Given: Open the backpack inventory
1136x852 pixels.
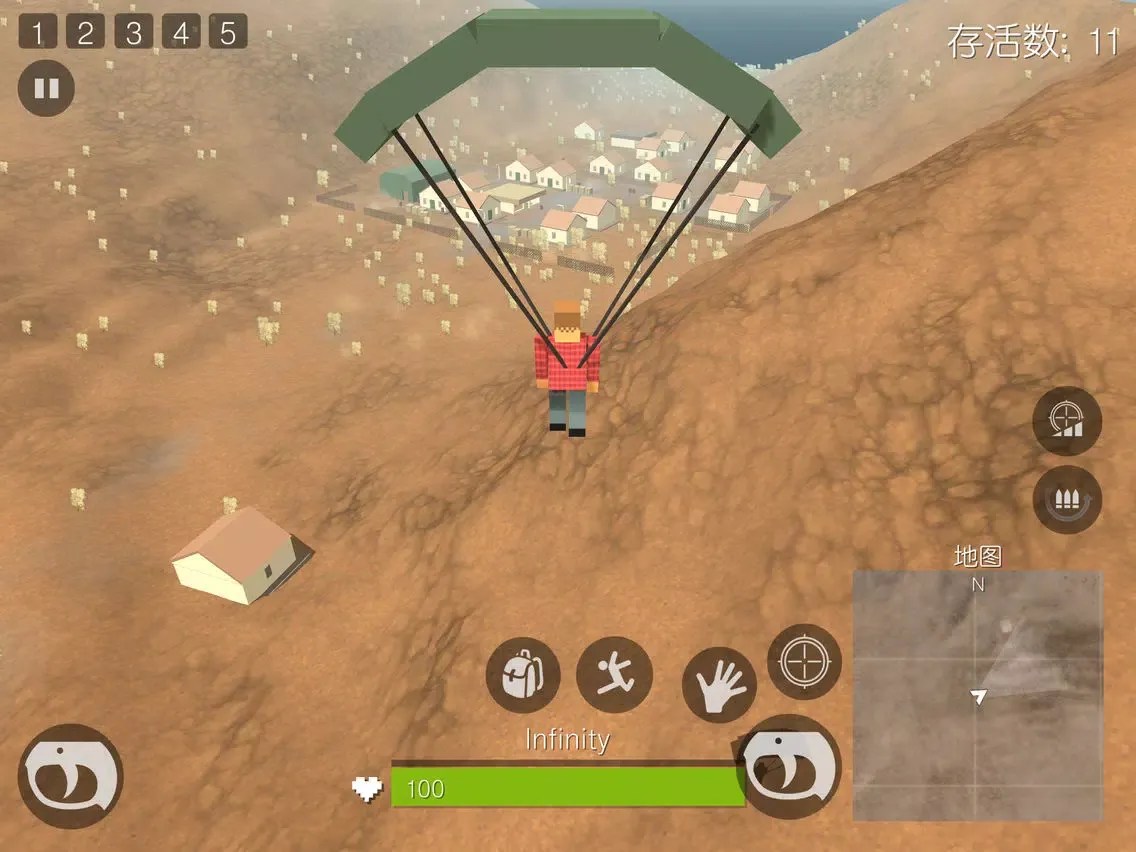Looking at the screenshot, I should click(x=522, y=675).
